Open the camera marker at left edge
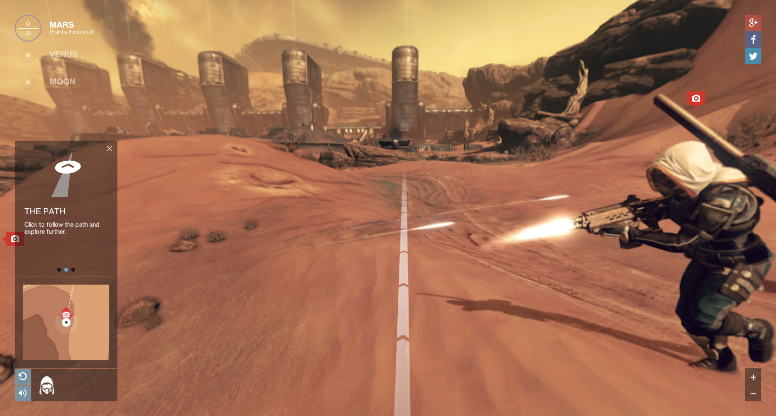Image resolution: width=776 pixels, height=416 pixels. tap(14, 239)
